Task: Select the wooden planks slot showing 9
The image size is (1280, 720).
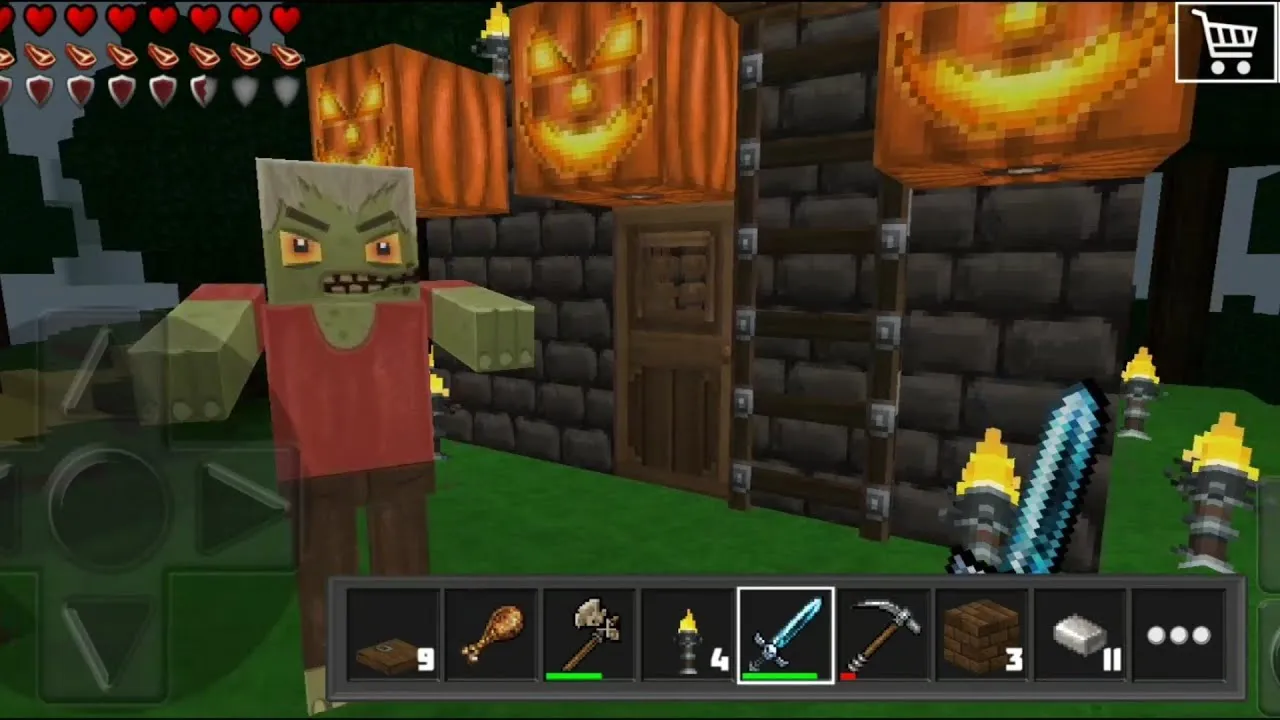Action: click(x=392, y=633)
